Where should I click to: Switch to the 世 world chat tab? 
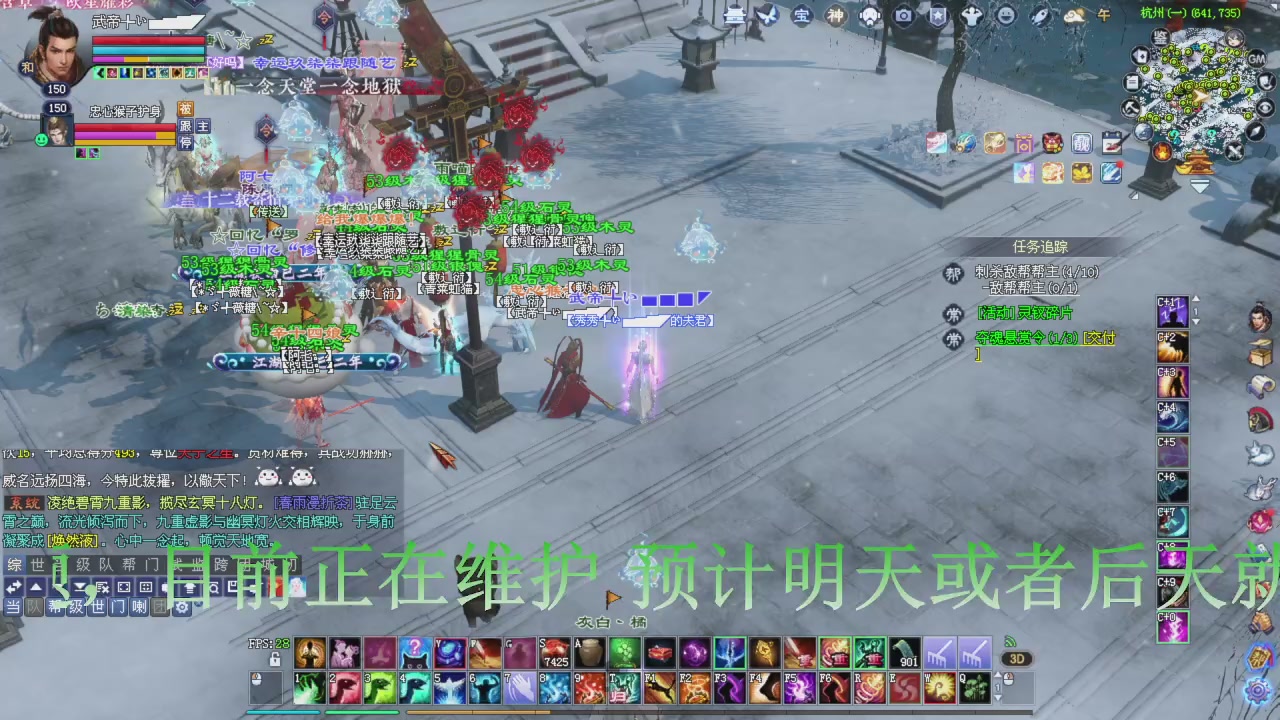[36, 565]
